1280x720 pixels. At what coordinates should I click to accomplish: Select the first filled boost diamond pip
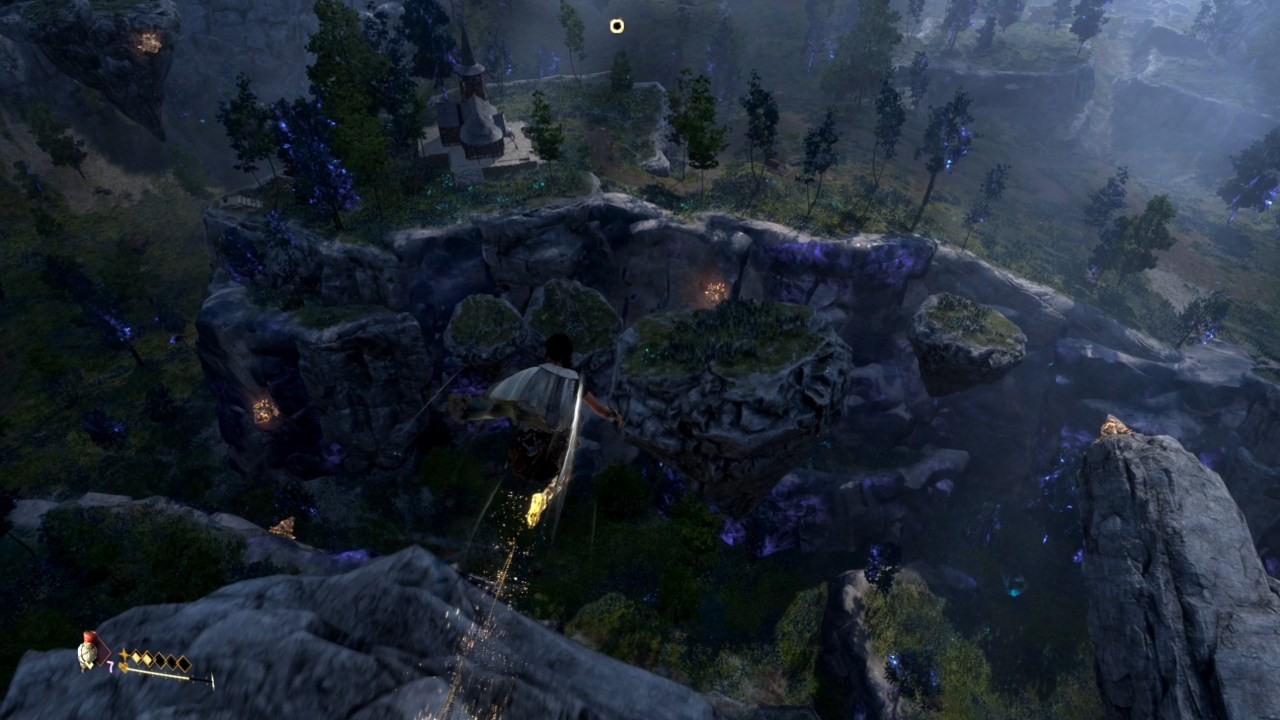(137, 657)
